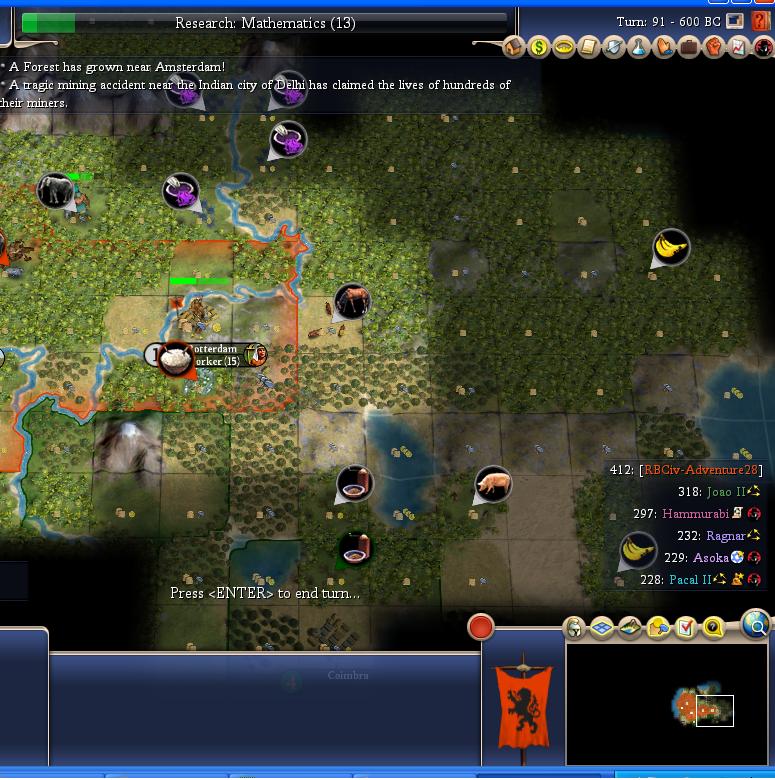This screenshot has height=780, width=775.
Task: Click the red end turn button
Action: [481, 627]
